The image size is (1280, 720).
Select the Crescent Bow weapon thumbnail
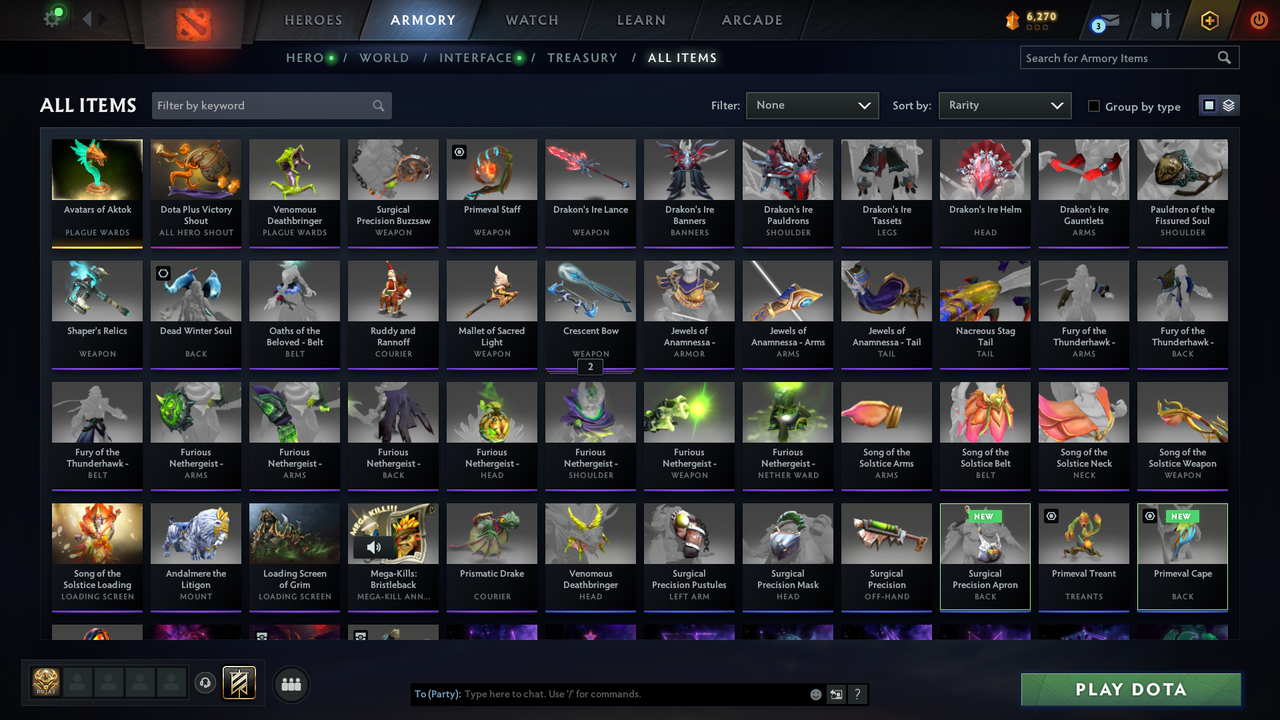(590, 290)
